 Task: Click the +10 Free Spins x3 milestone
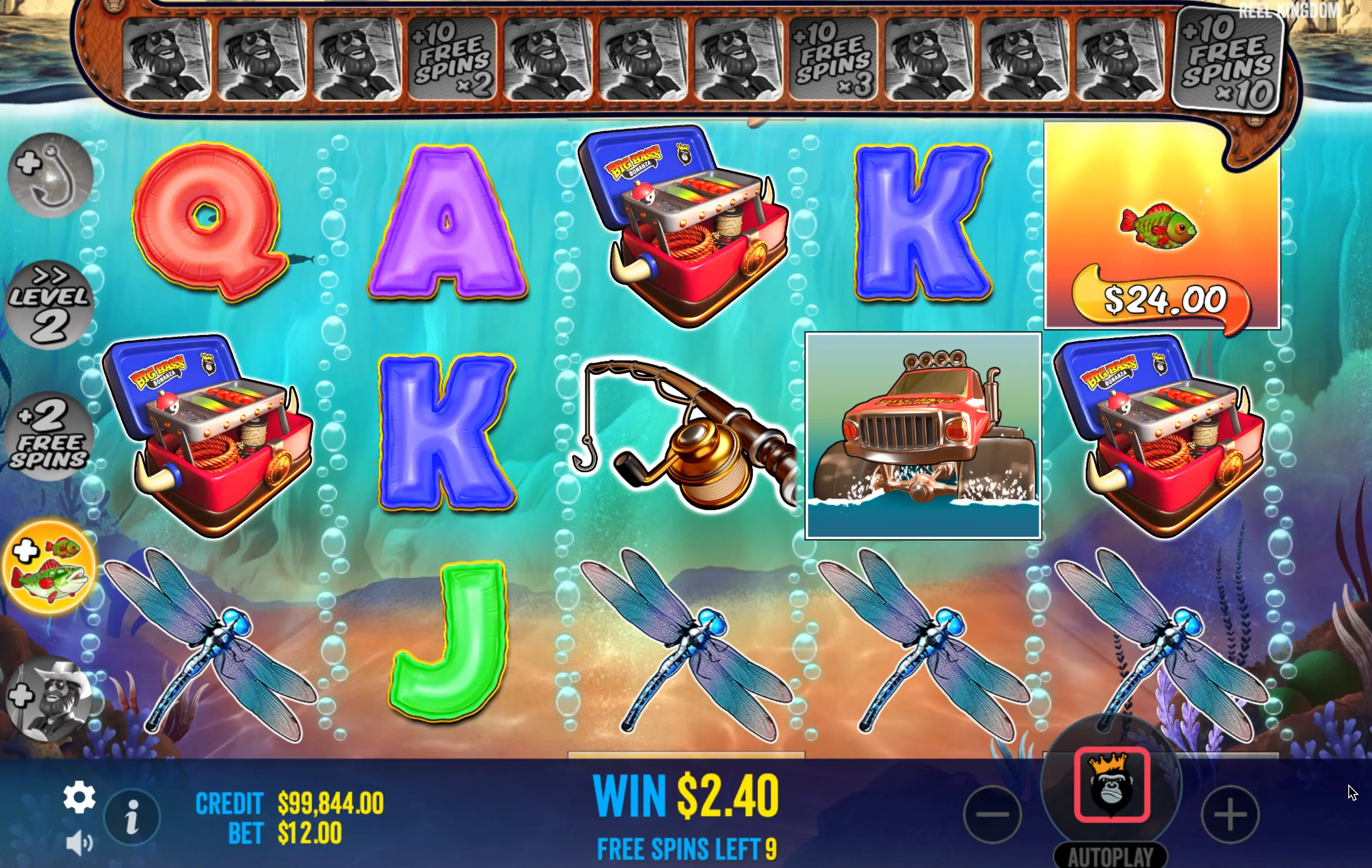pyautogui.click(x=833, y=59)
